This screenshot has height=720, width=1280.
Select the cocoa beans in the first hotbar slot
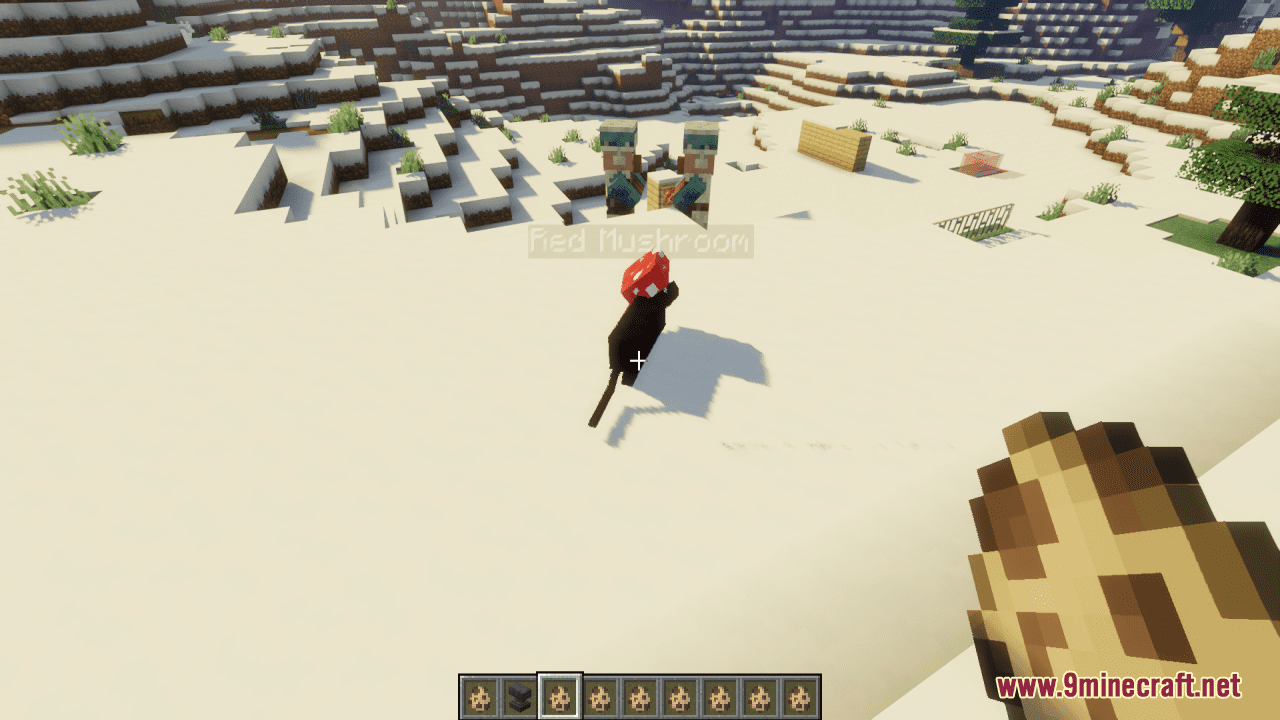[x=518, y=690]
